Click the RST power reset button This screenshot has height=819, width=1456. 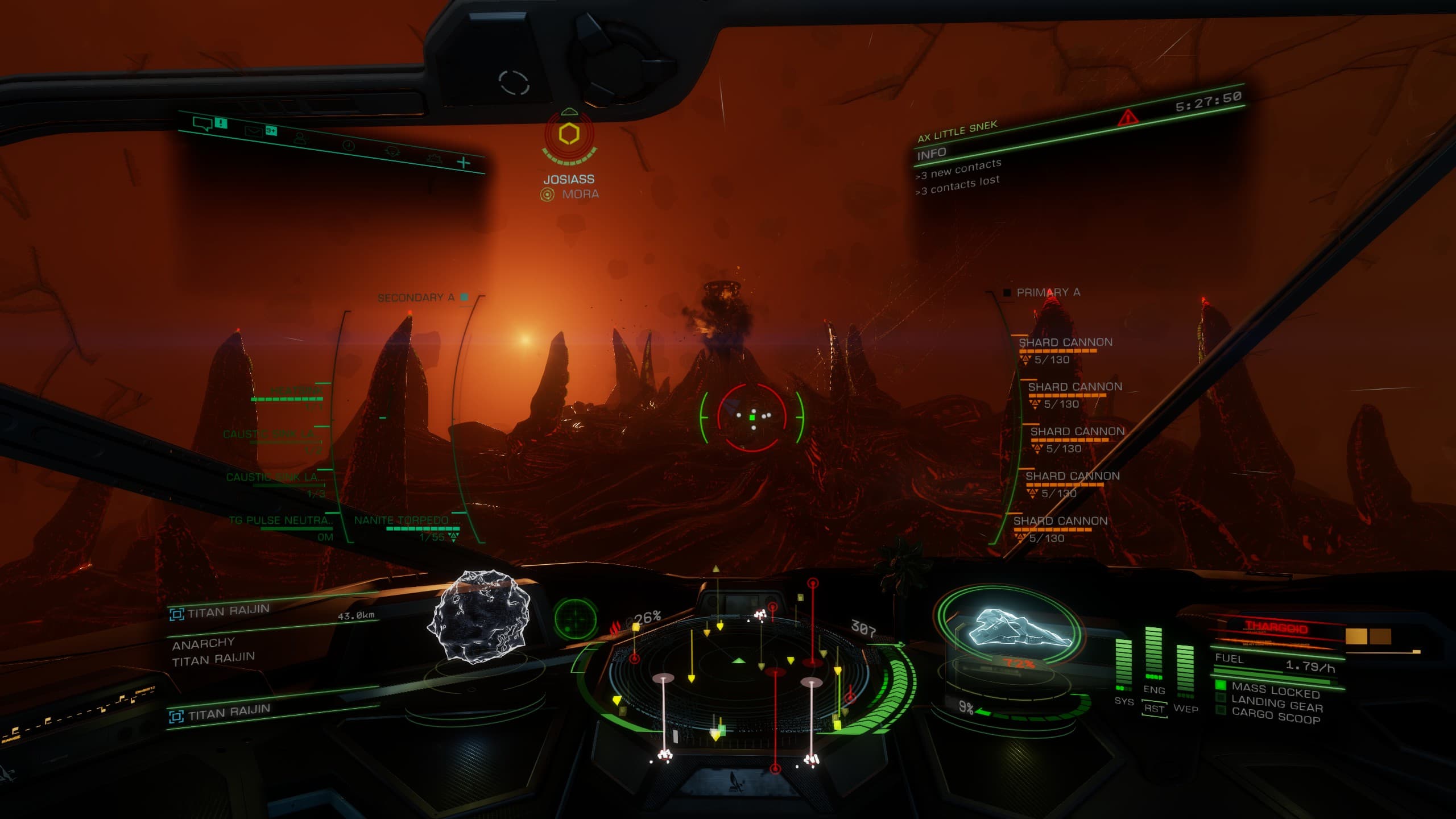(1154, 709)
